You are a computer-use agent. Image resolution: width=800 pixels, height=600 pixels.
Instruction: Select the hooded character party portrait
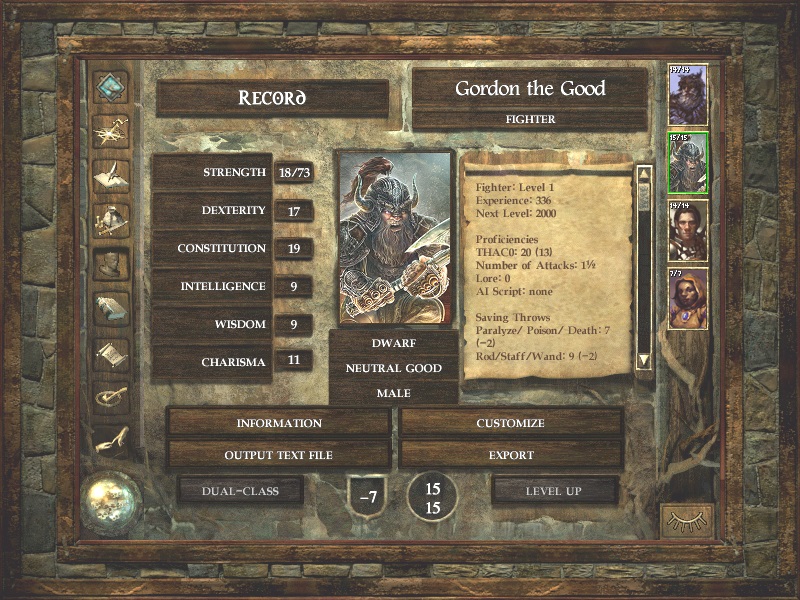pos(688,299)
